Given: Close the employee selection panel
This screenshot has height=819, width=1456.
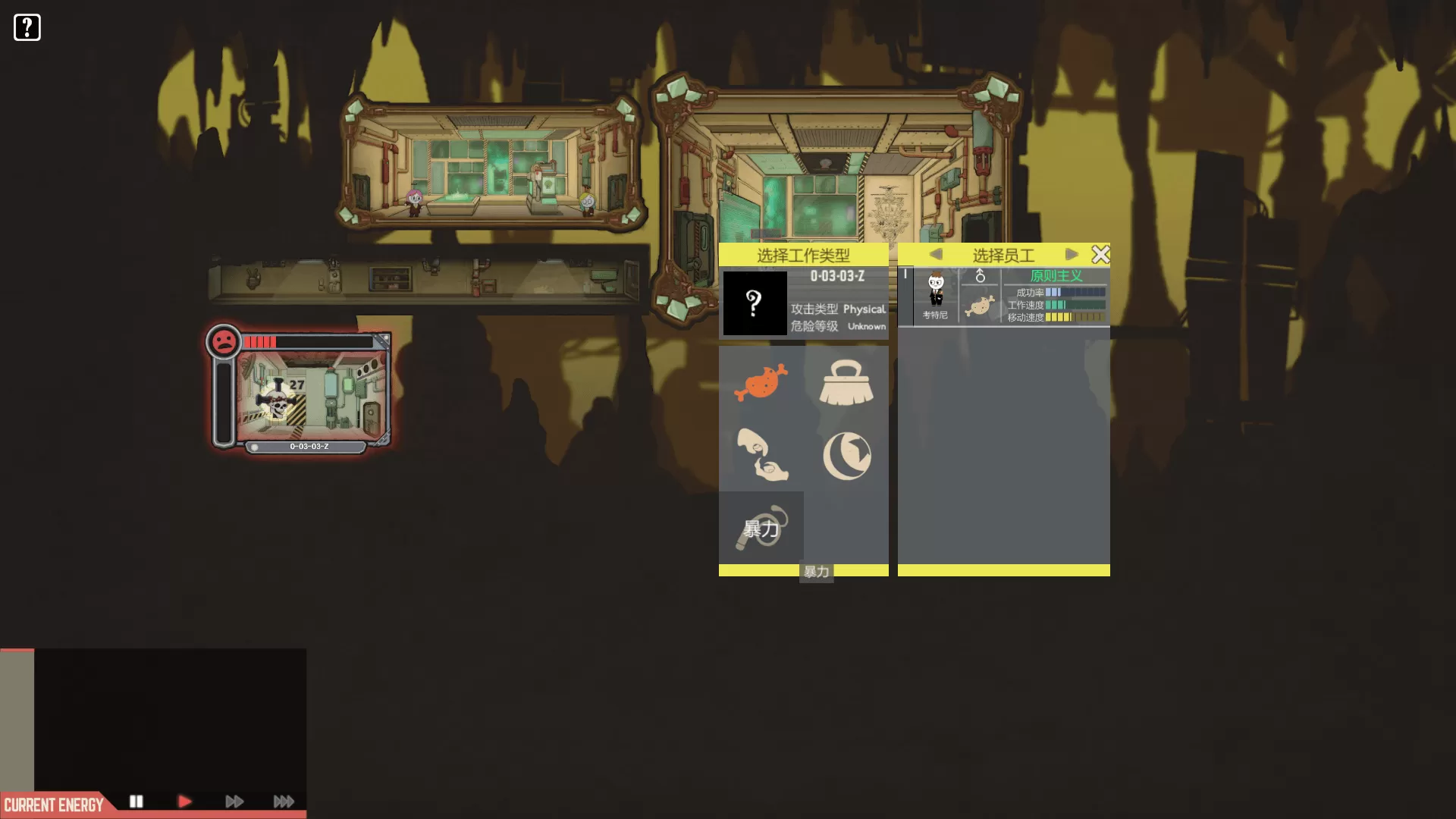Looking at the screenshot, I should click(x=1100, y=254).
